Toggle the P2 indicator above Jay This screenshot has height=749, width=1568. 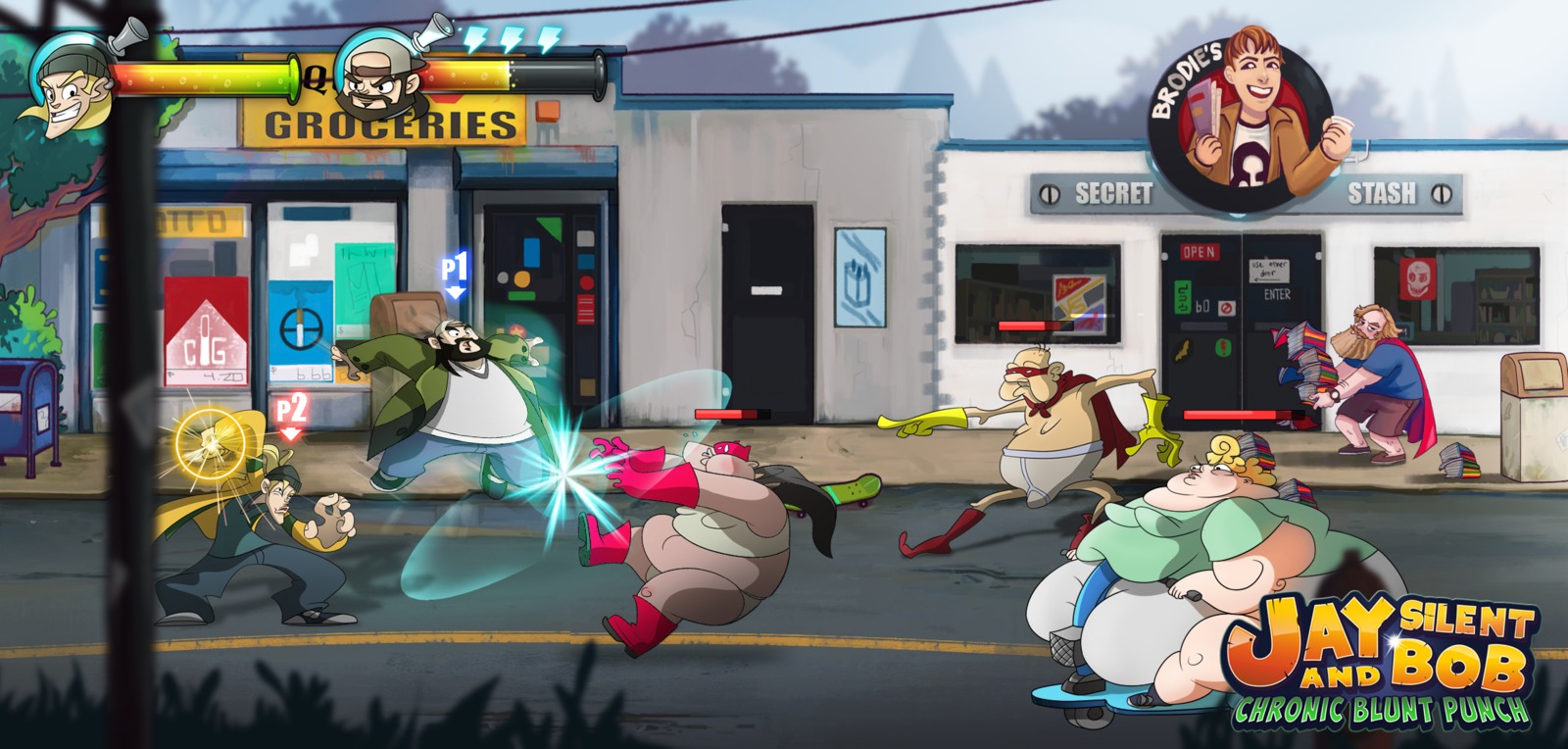coord(291,410)
